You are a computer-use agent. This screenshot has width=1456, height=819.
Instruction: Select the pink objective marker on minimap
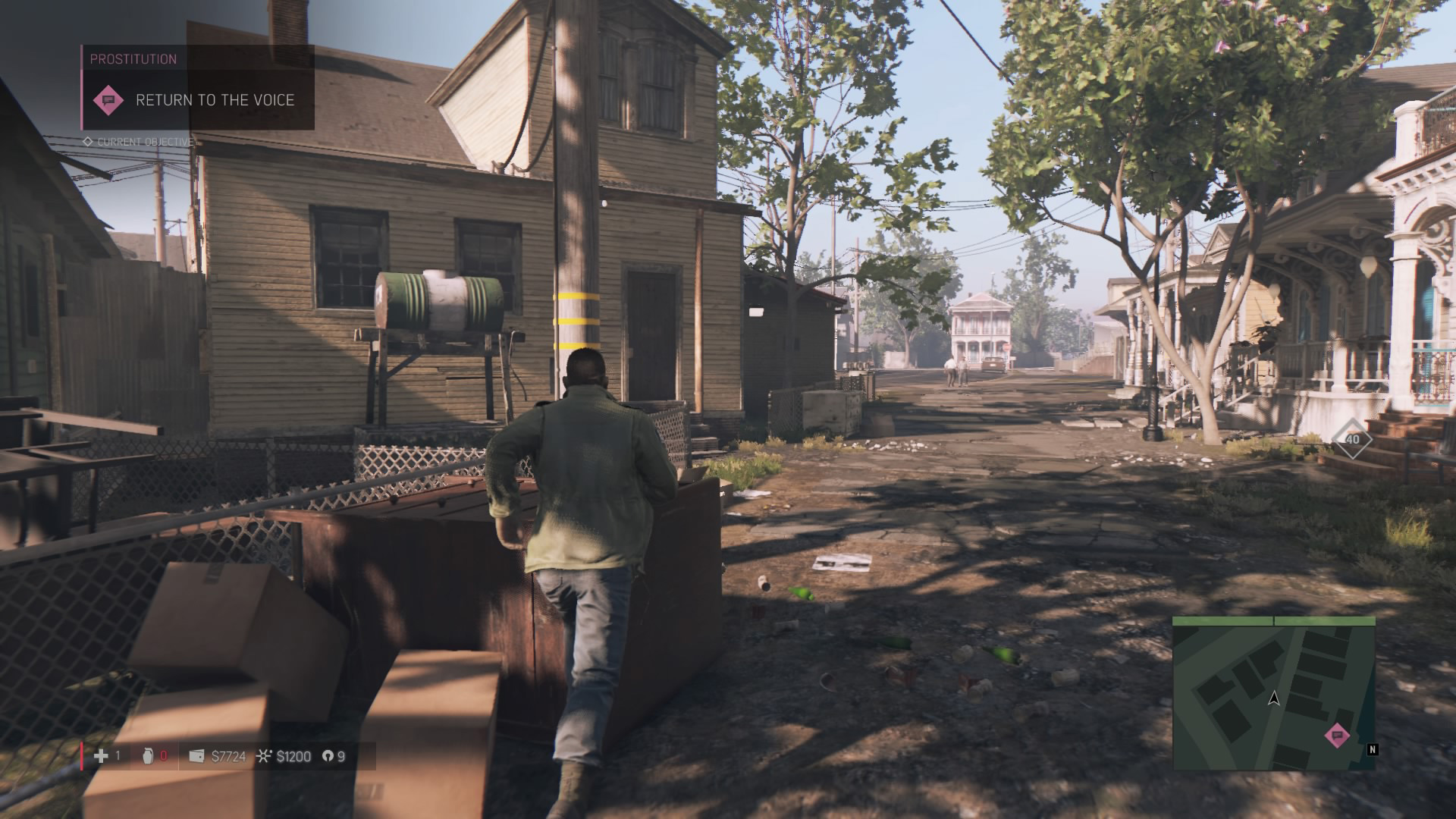pos(1336,735)
